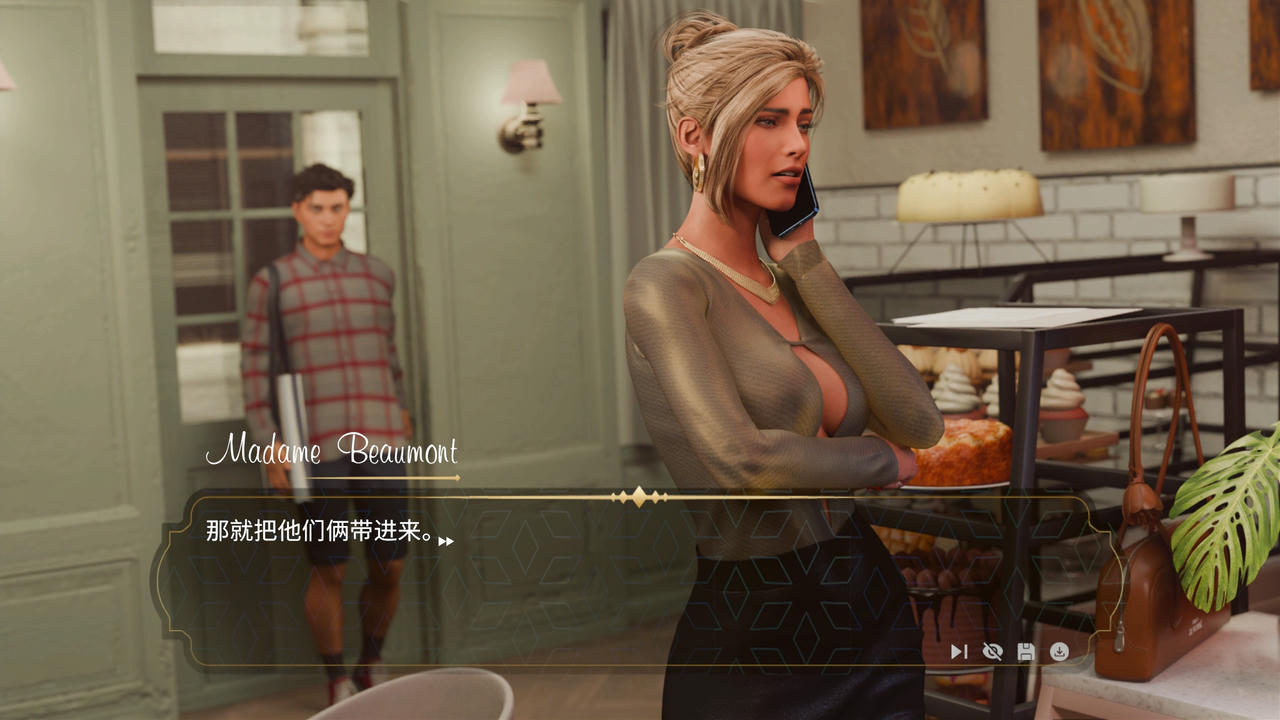This screenshot has height=720, width=1280.
Task: Open the save menu via floppy disk icon
Action: coord(1025,652)
